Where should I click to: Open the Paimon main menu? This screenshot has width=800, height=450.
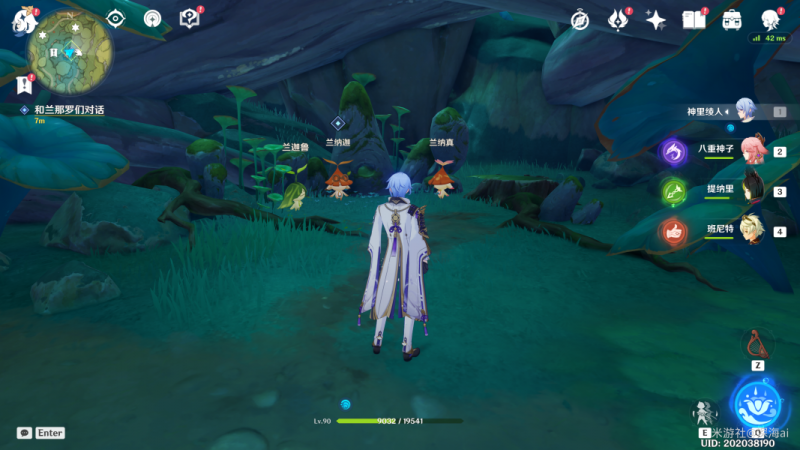tap(24, 20)
